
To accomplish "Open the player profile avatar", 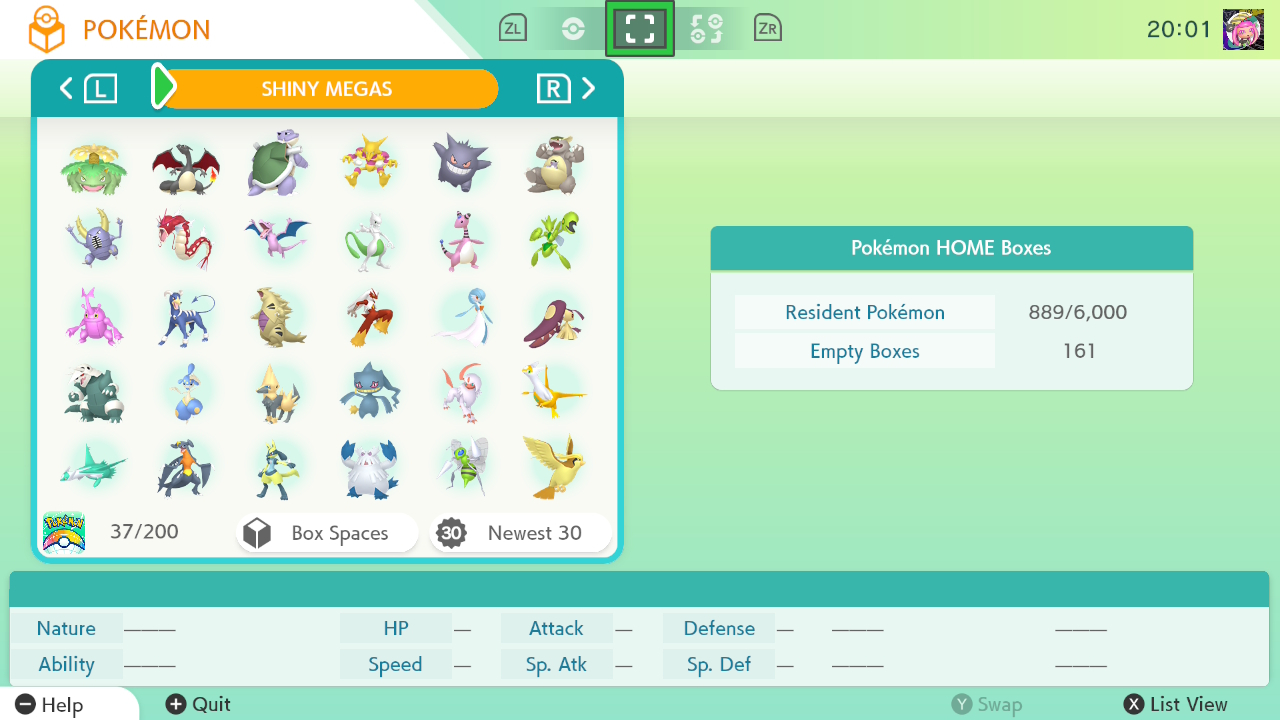I will click(x=1243, y=30).
